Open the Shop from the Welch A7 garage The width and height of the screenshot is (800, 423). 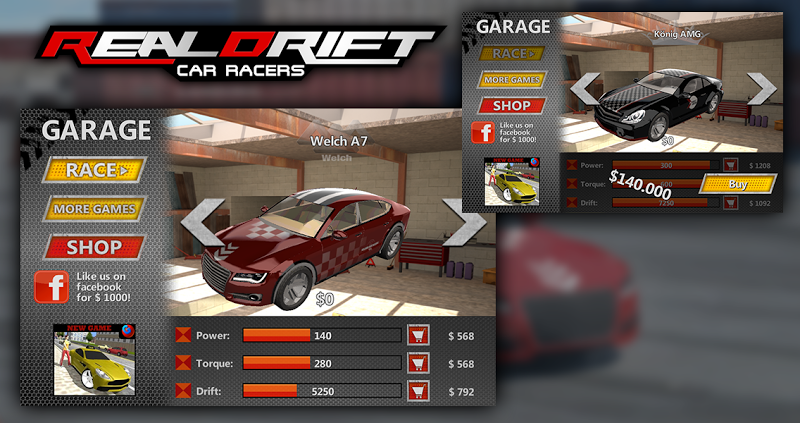(94, 246)
